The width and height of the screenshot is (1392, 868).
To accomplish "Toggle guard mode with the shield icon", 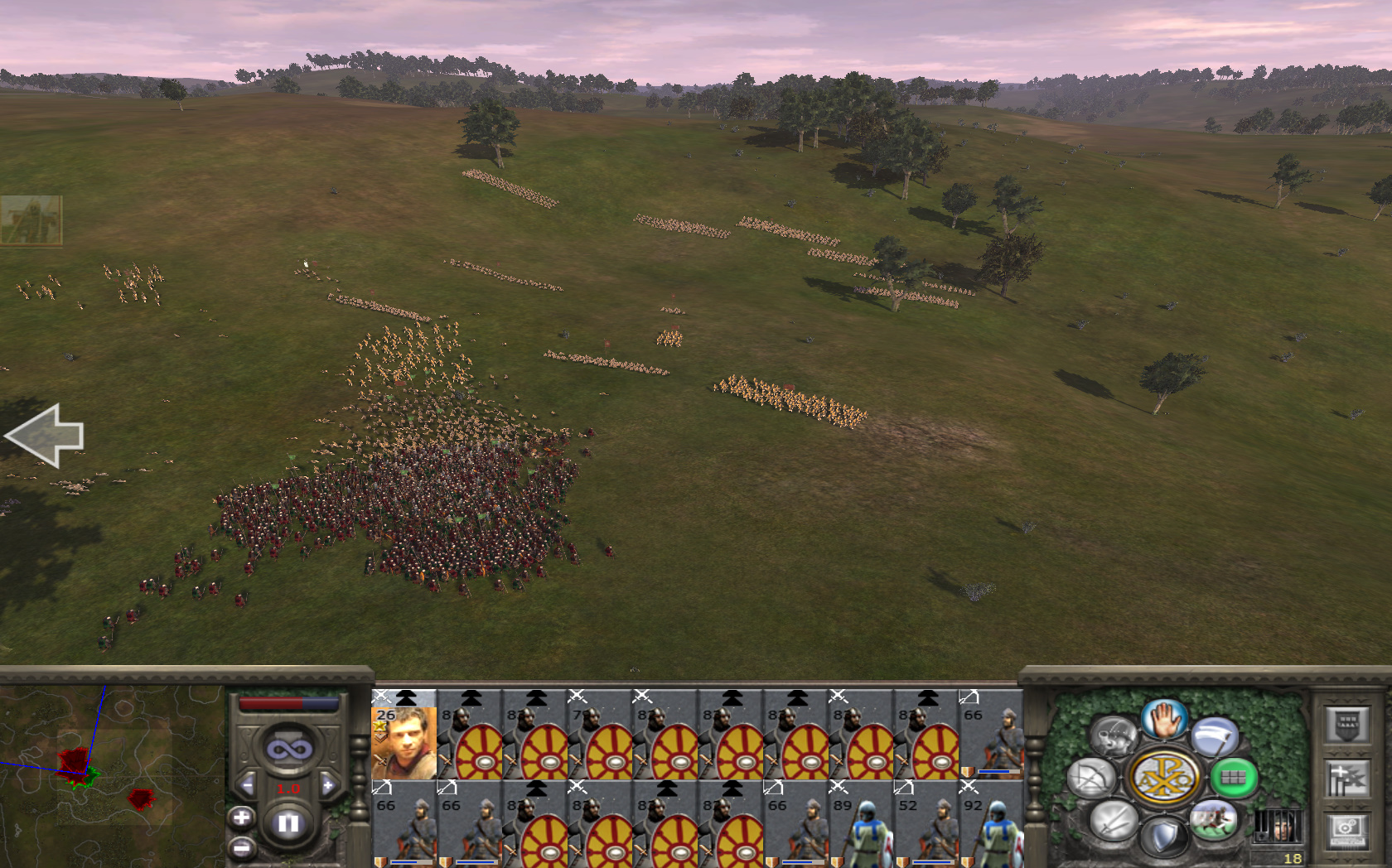I will pyautogui.click(x=1163, y=837).
